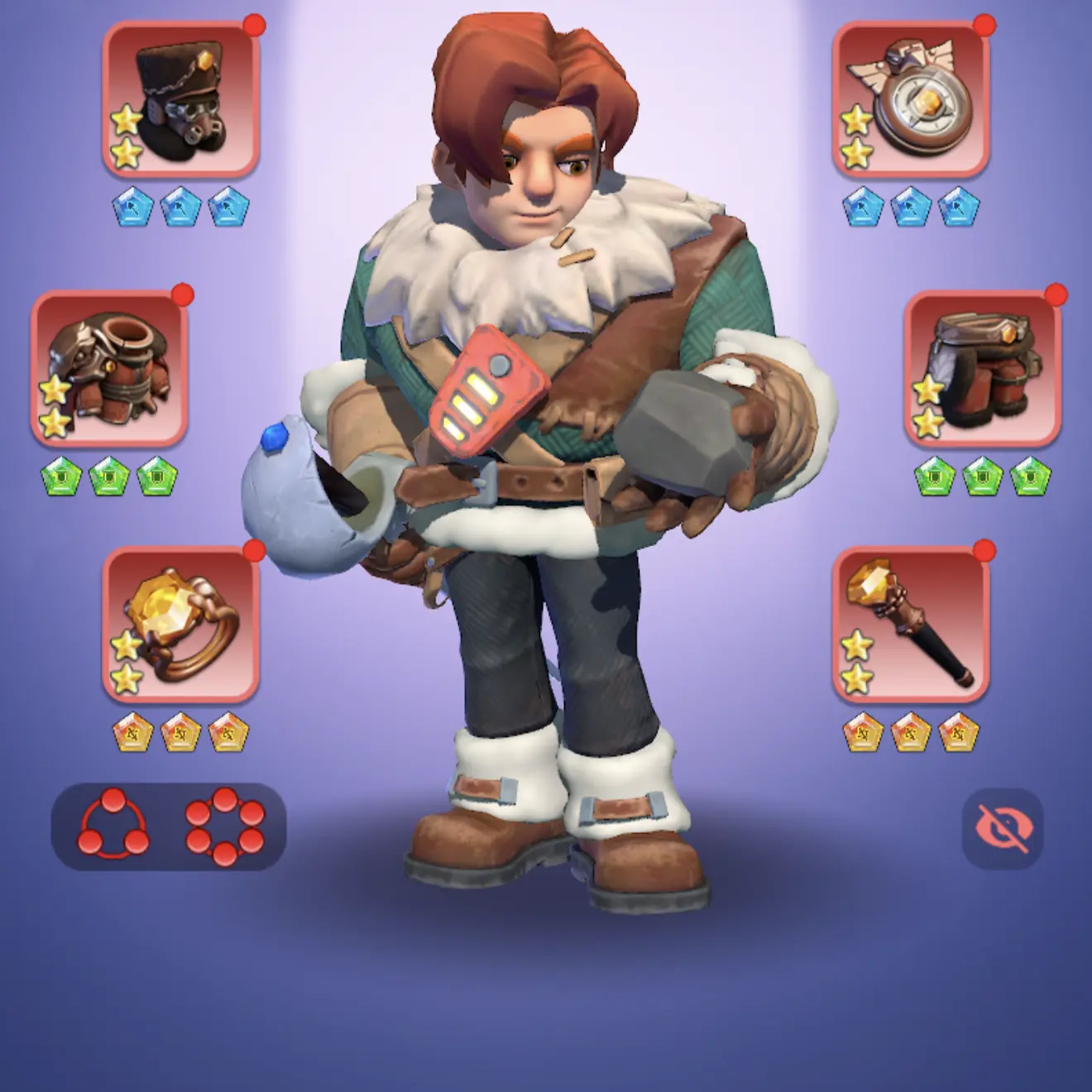The image size is (1092, 1092).
Task: Select the backpack armor equipment slot
Action: tap(108, 372)
